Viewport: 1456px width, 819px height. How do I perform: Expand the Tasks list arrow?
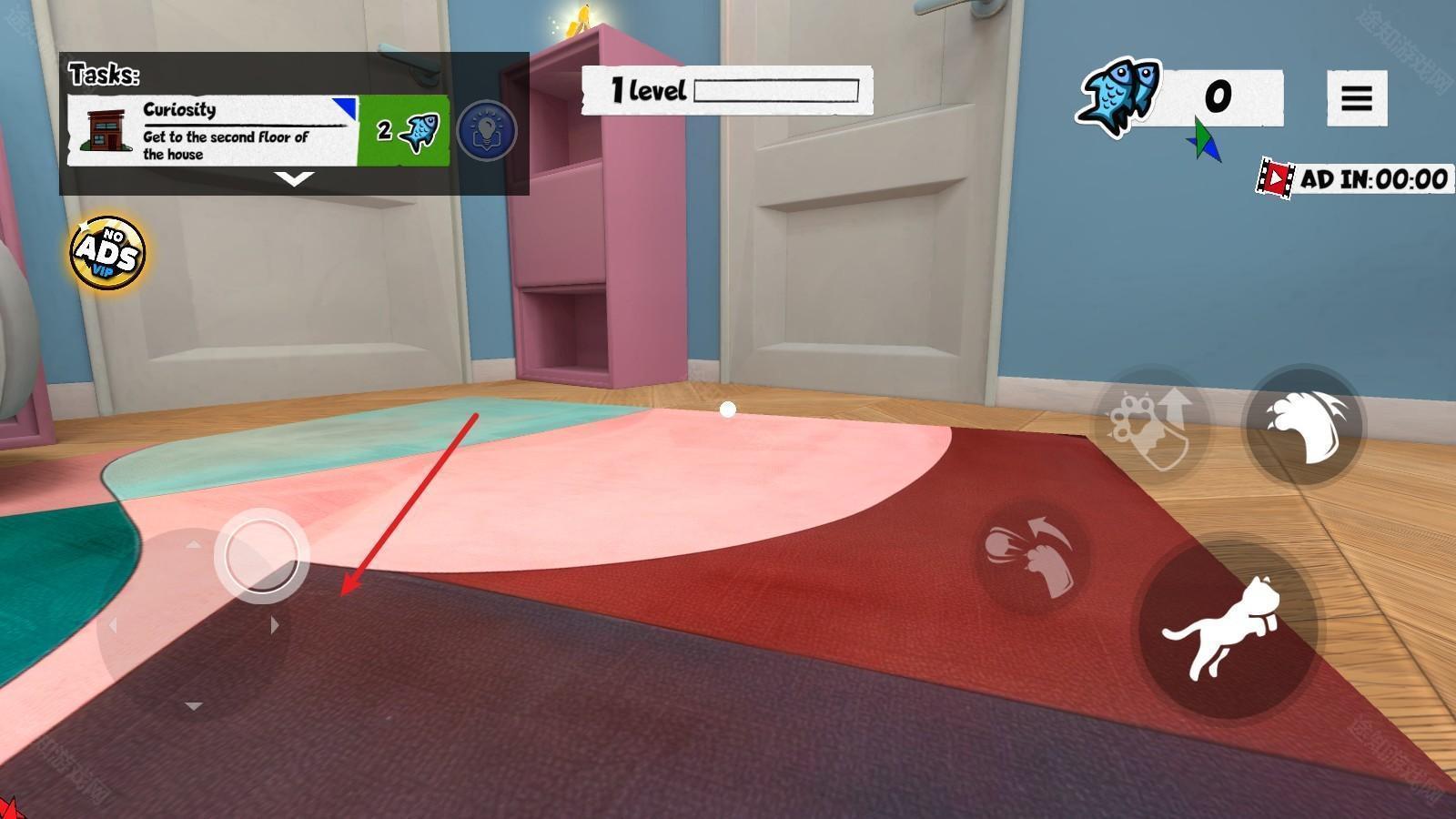(294, 179)
